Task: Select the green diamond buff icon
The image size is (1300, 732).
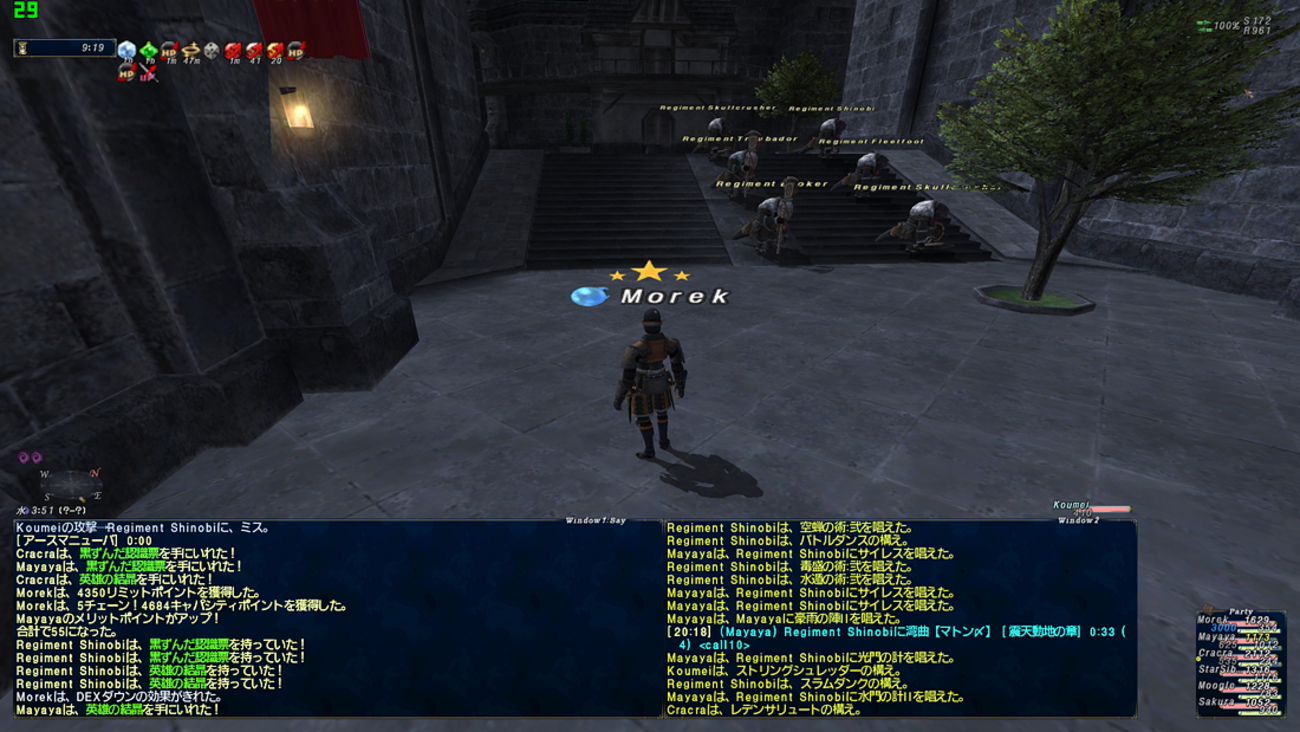Action: click(148, 50)
